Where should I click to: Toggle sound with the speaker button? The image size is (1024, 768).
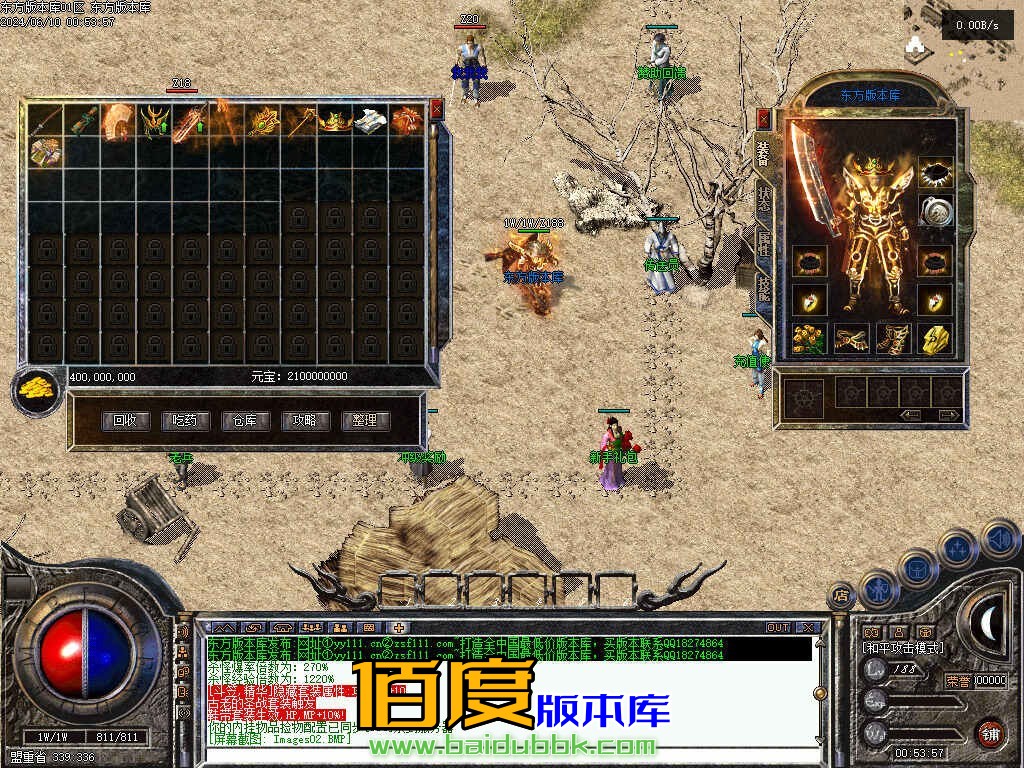[x=1000, y=540]
